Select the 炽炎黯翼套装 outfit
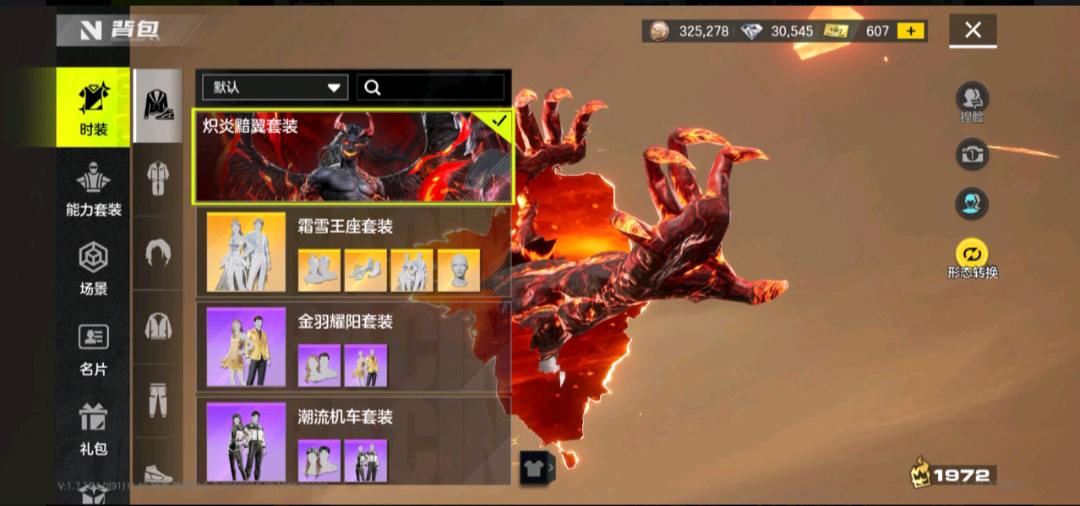 [353, 155]
